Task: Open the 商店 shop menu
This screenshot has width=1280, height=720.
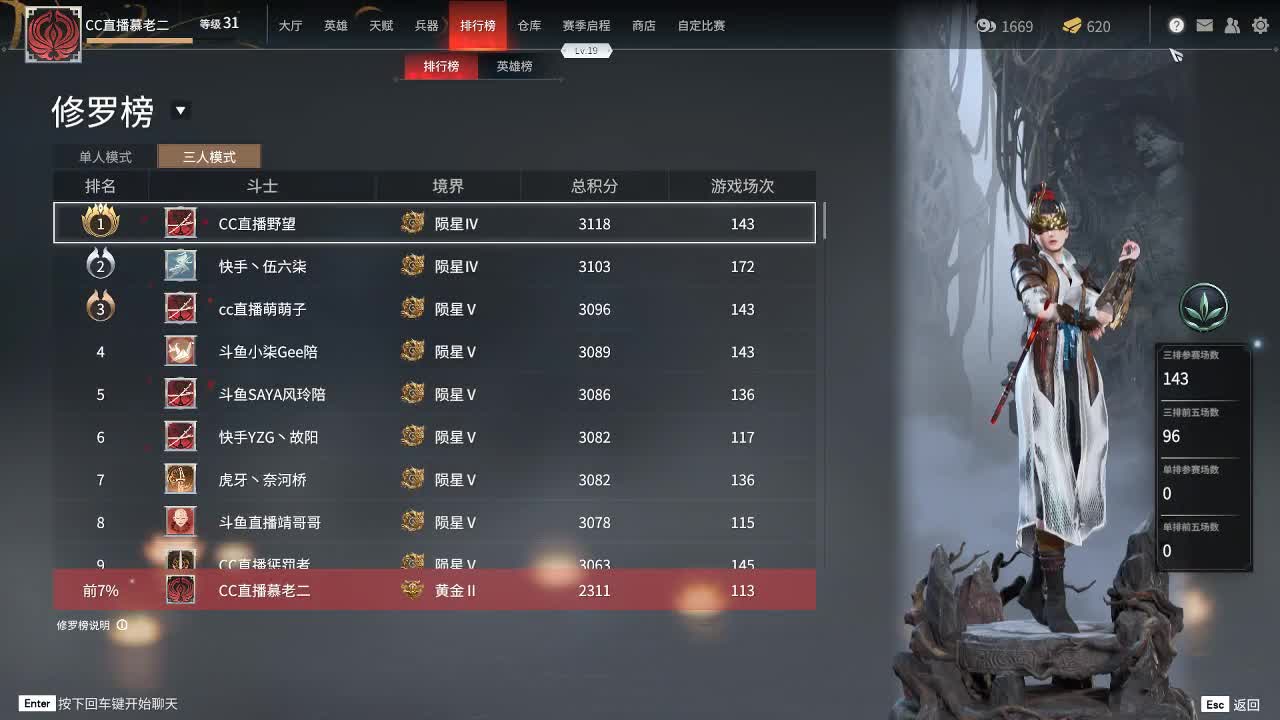Action: (643, 26)
